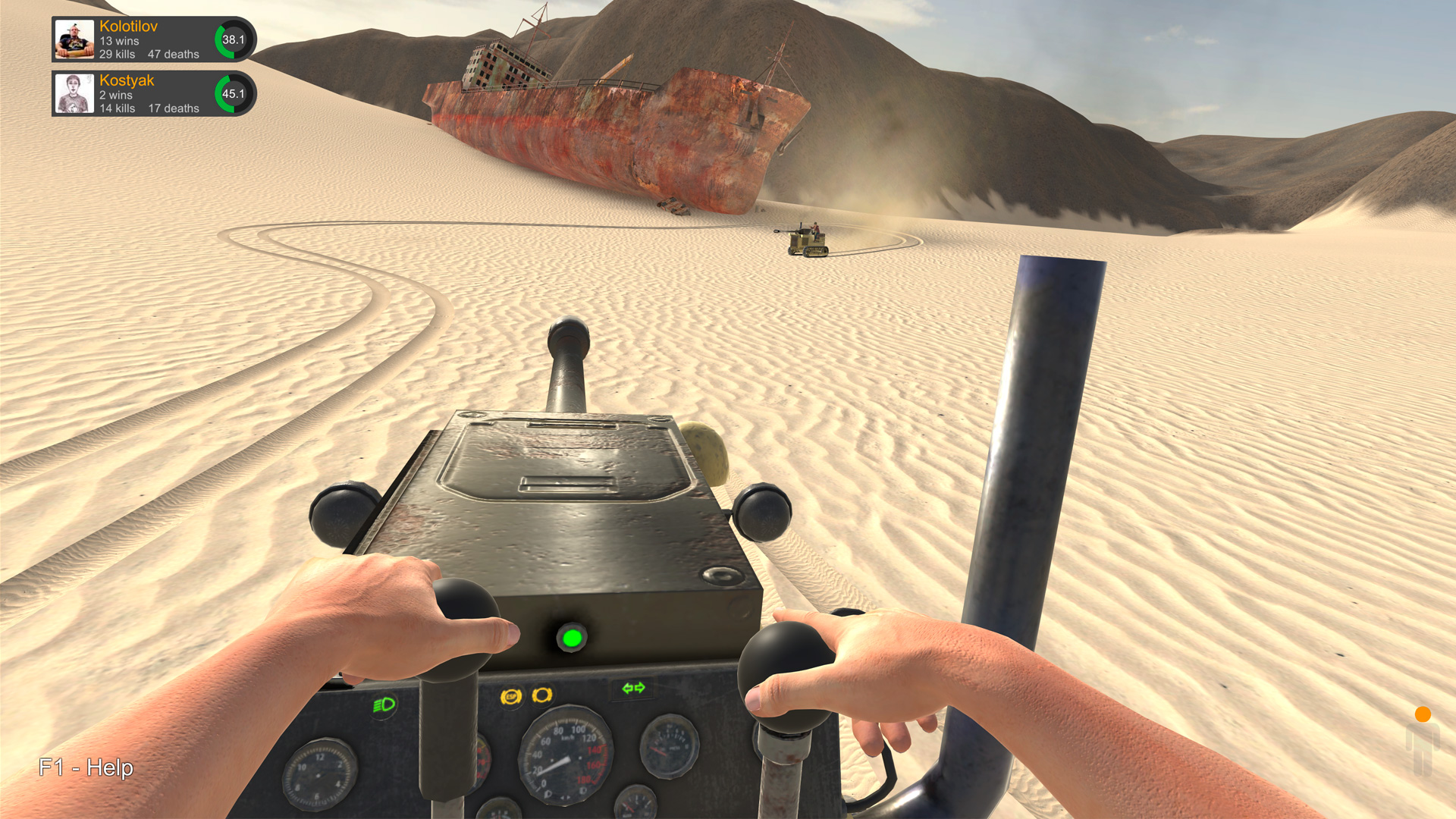Open Help via the F1 - Help label
The height and width of the screenshot is (819, 1456).
pyautogui.click(x=86, y=768)
